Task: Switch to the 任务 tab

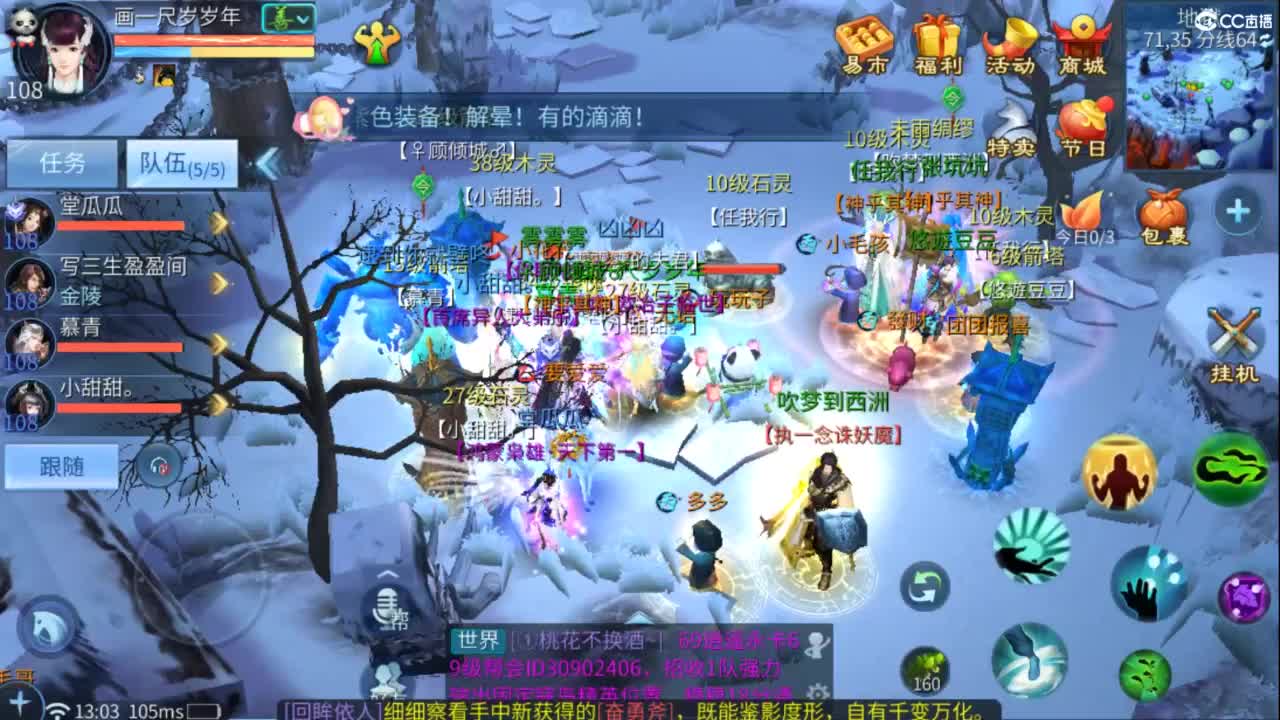Action: (63, 163)
